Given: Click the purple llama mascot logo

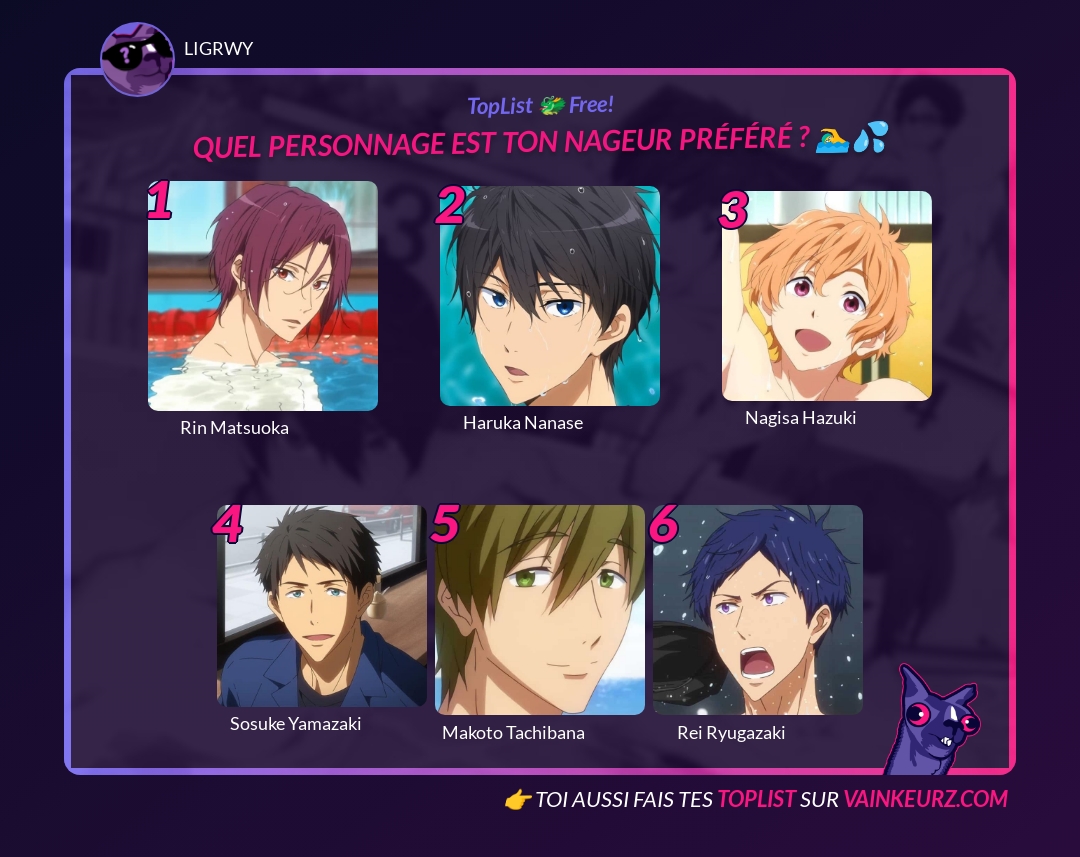Looking at the screenshot, I should coord(932,722).
